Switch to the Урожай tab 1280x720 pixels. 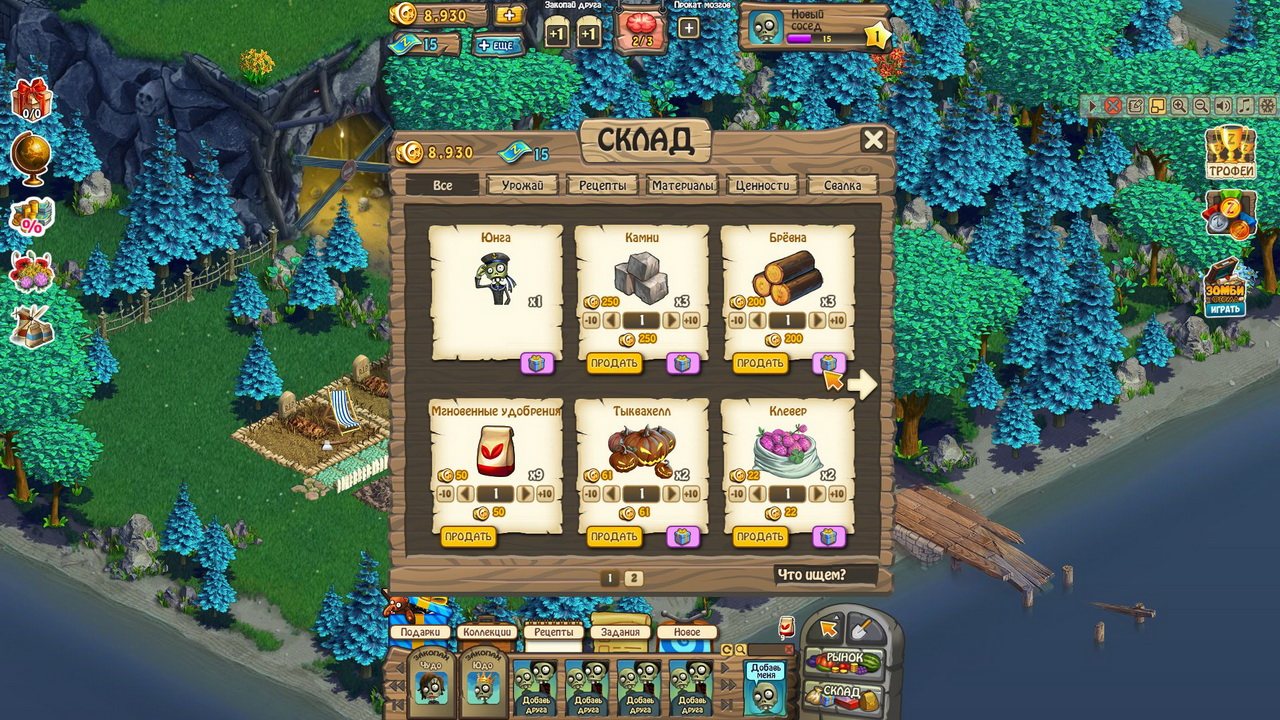coord(522,185)
